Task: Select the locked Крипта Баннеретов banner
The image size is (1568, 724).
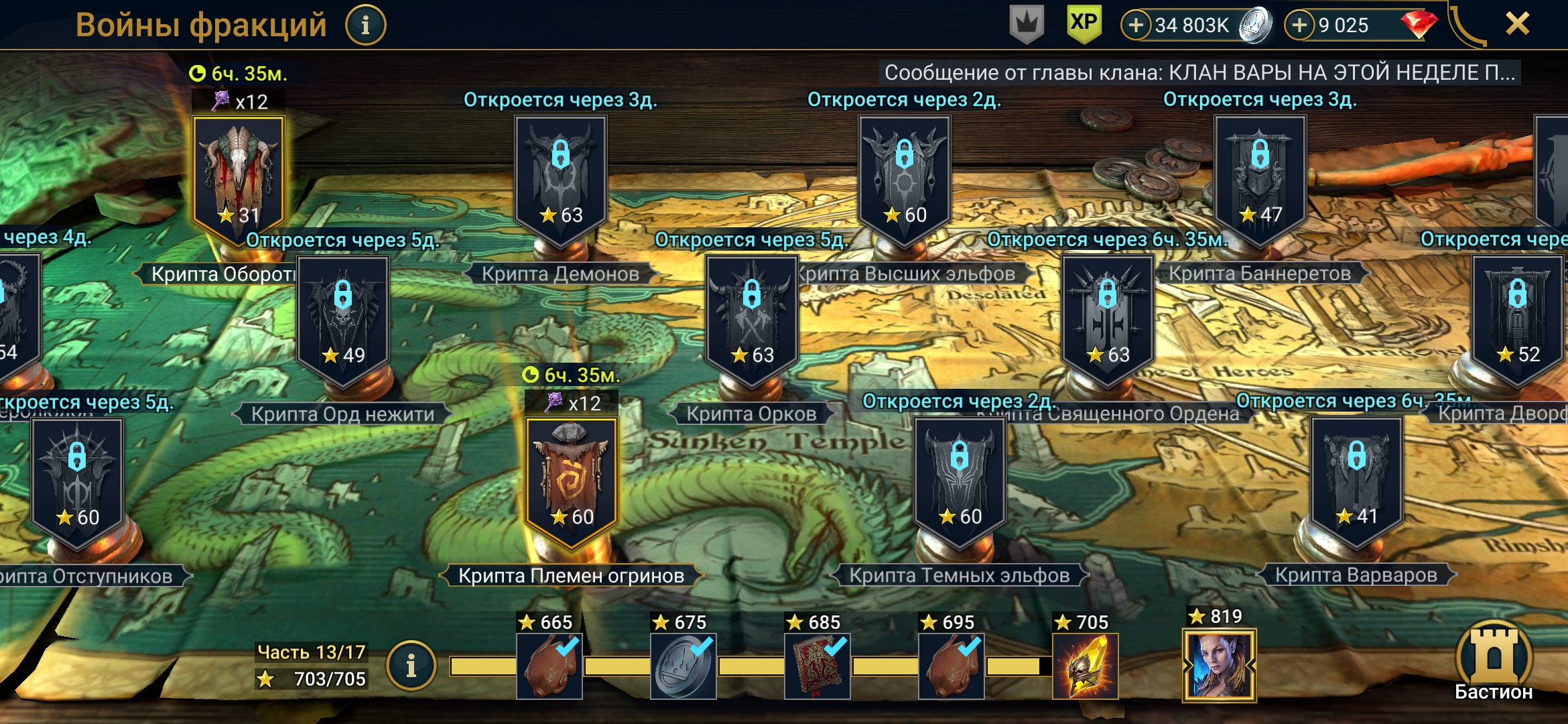Action: (x=1260, y=176)
